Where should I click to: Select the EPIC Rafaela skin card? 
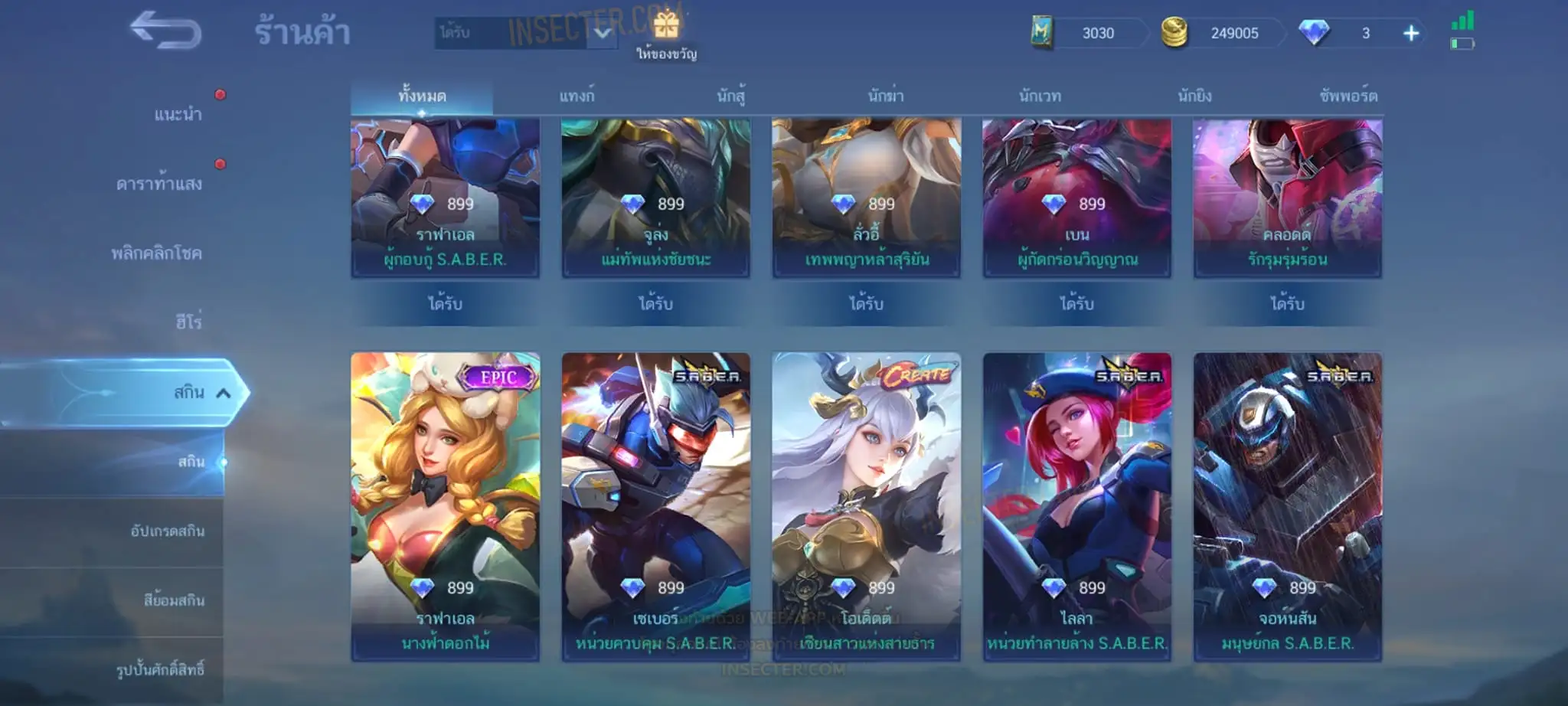coord(446,506)
